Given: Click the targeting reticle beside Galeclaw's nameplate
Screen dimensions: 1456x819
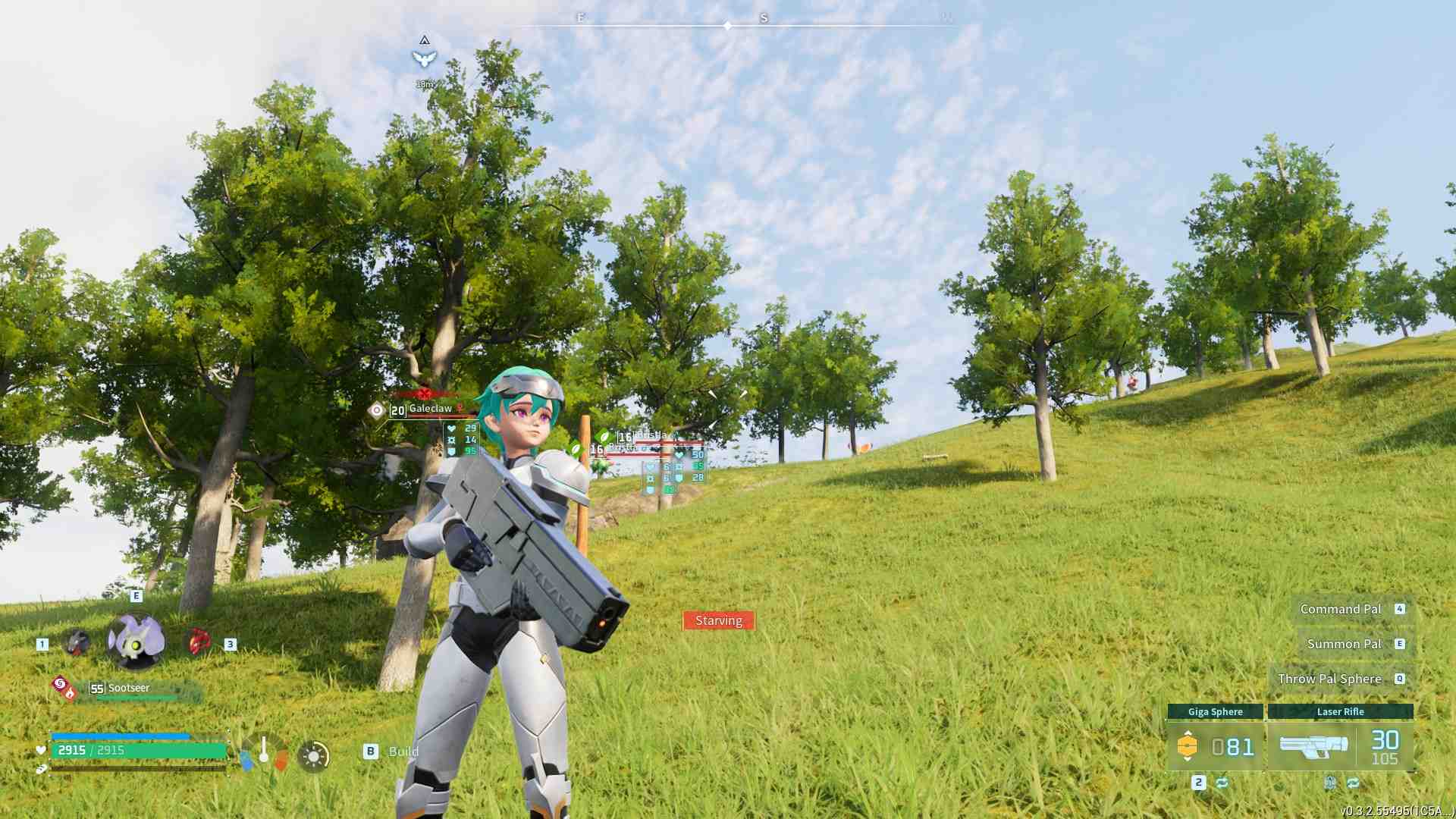Looking at the screenshot, I should (375, 411).
